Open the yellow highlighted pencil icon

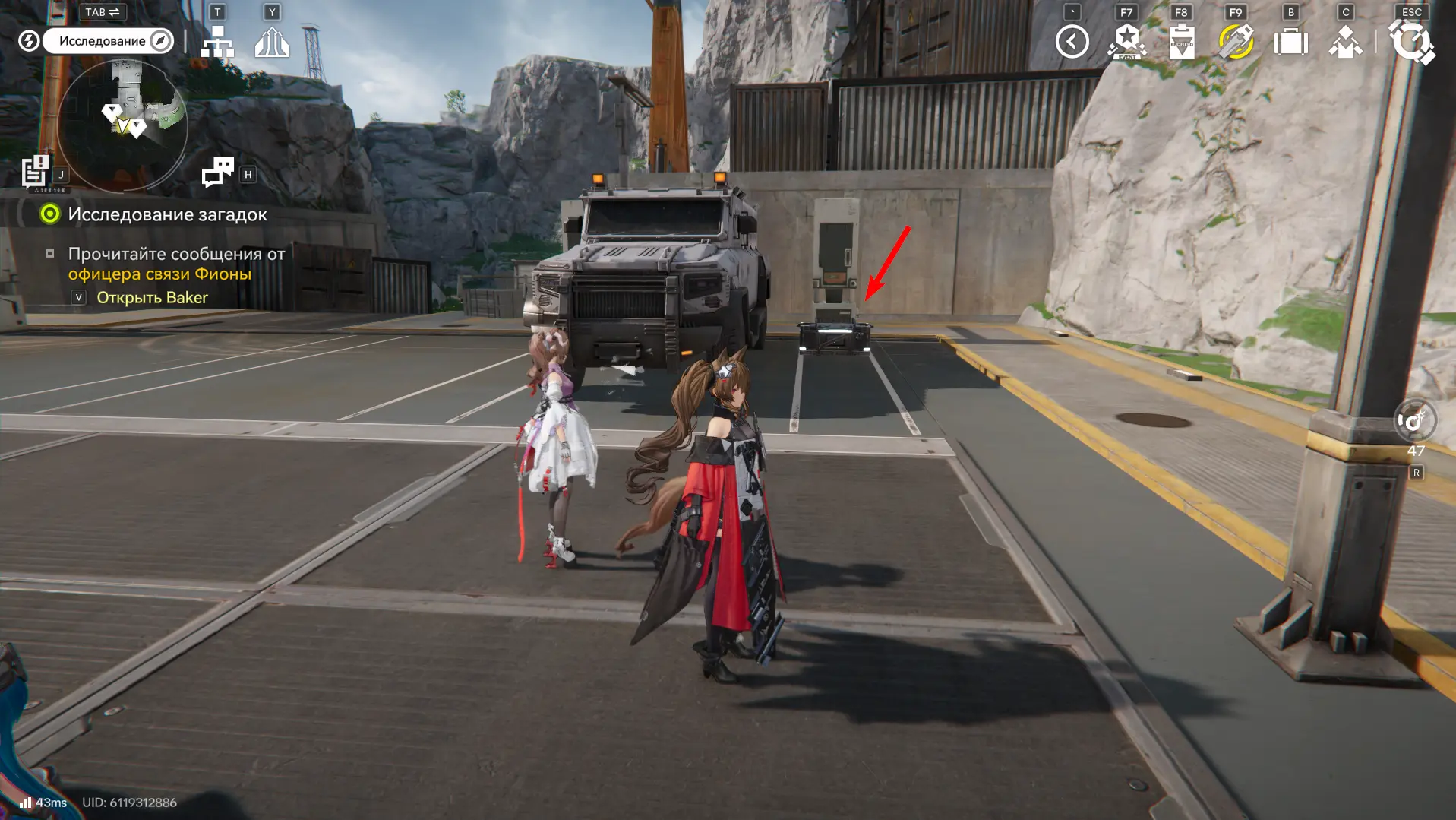1236,42
